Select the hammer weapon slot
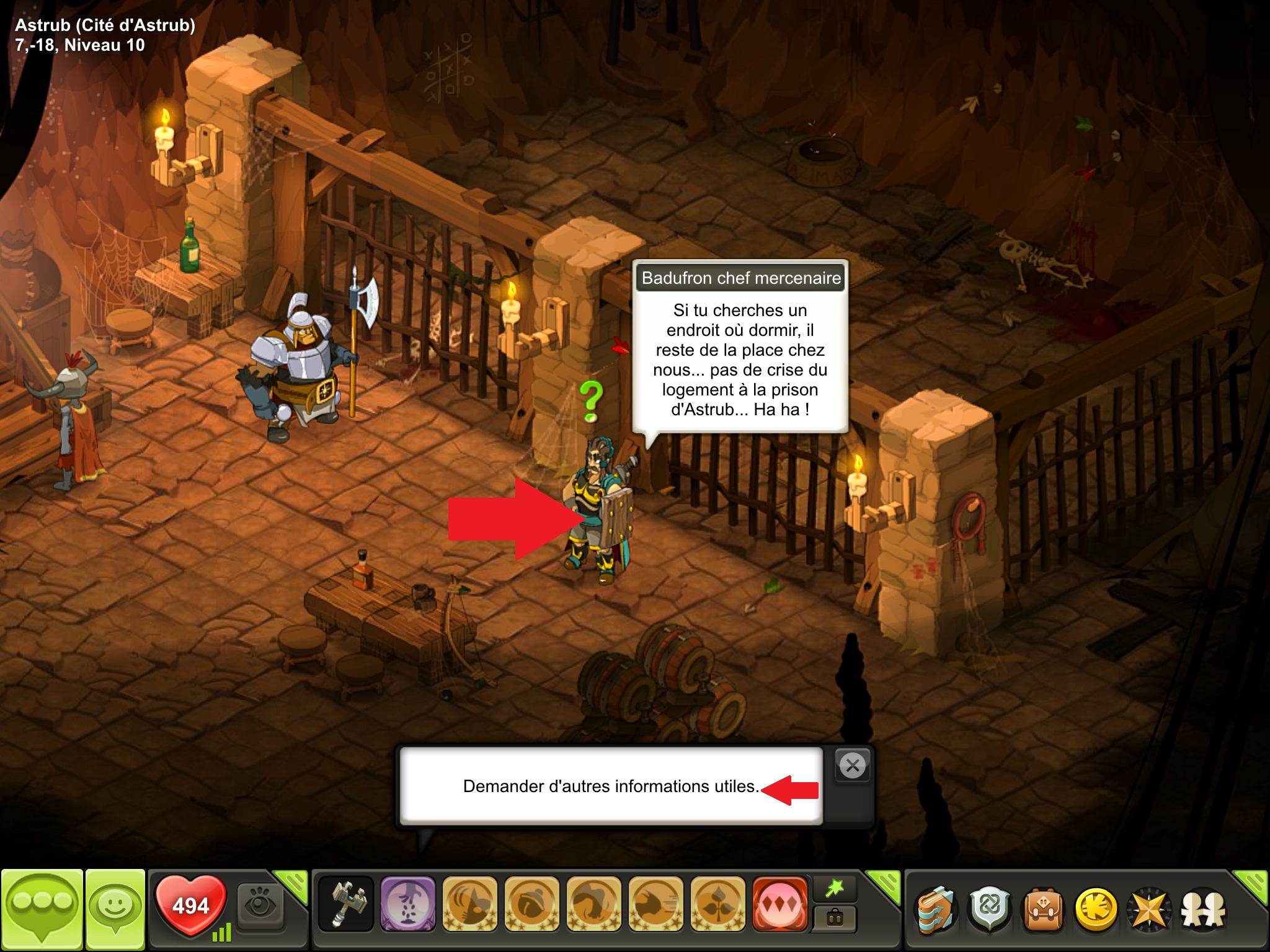 click(346, 904)
